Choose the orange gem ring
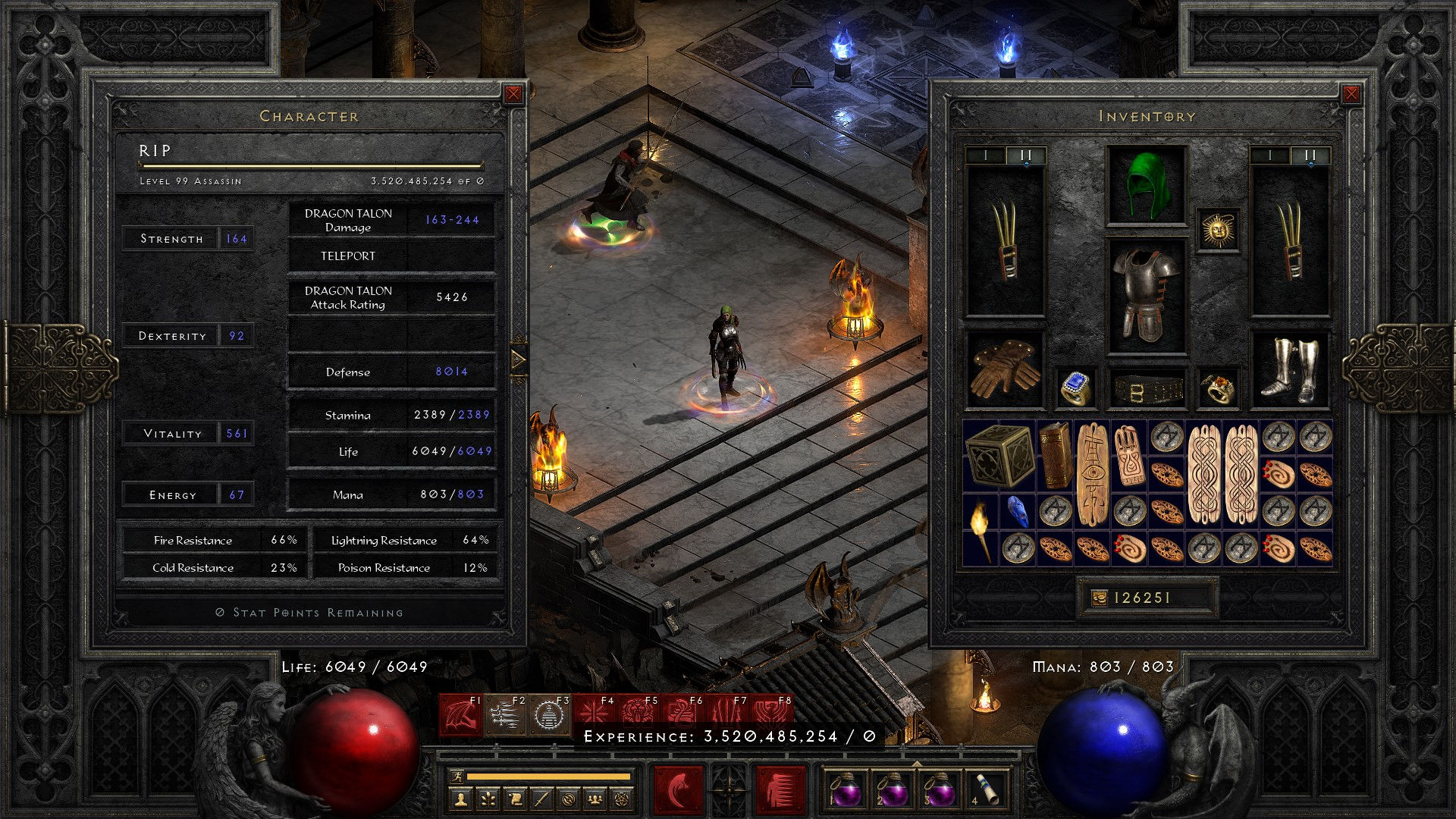1456x819 pixels. (1218, 388)
